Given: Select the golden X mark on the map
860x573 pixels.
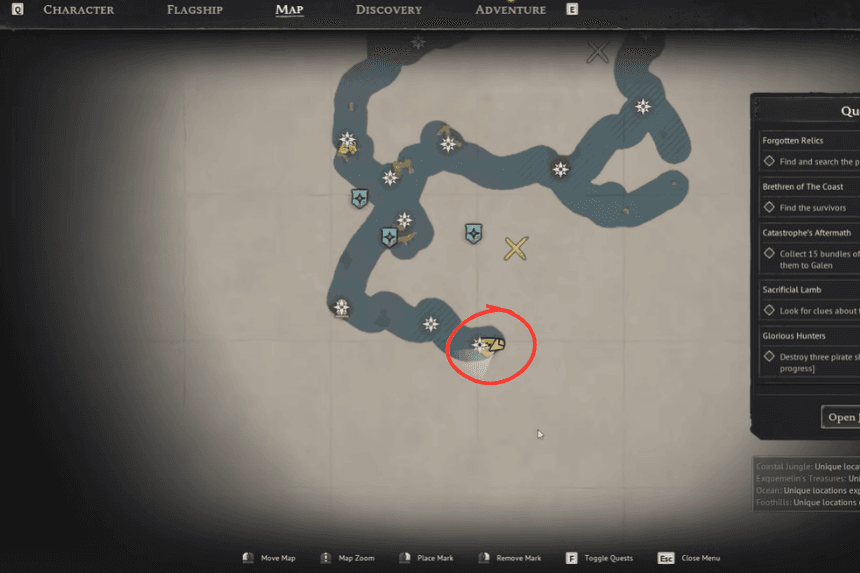Looking at the screenshot, I should [516, 249].
